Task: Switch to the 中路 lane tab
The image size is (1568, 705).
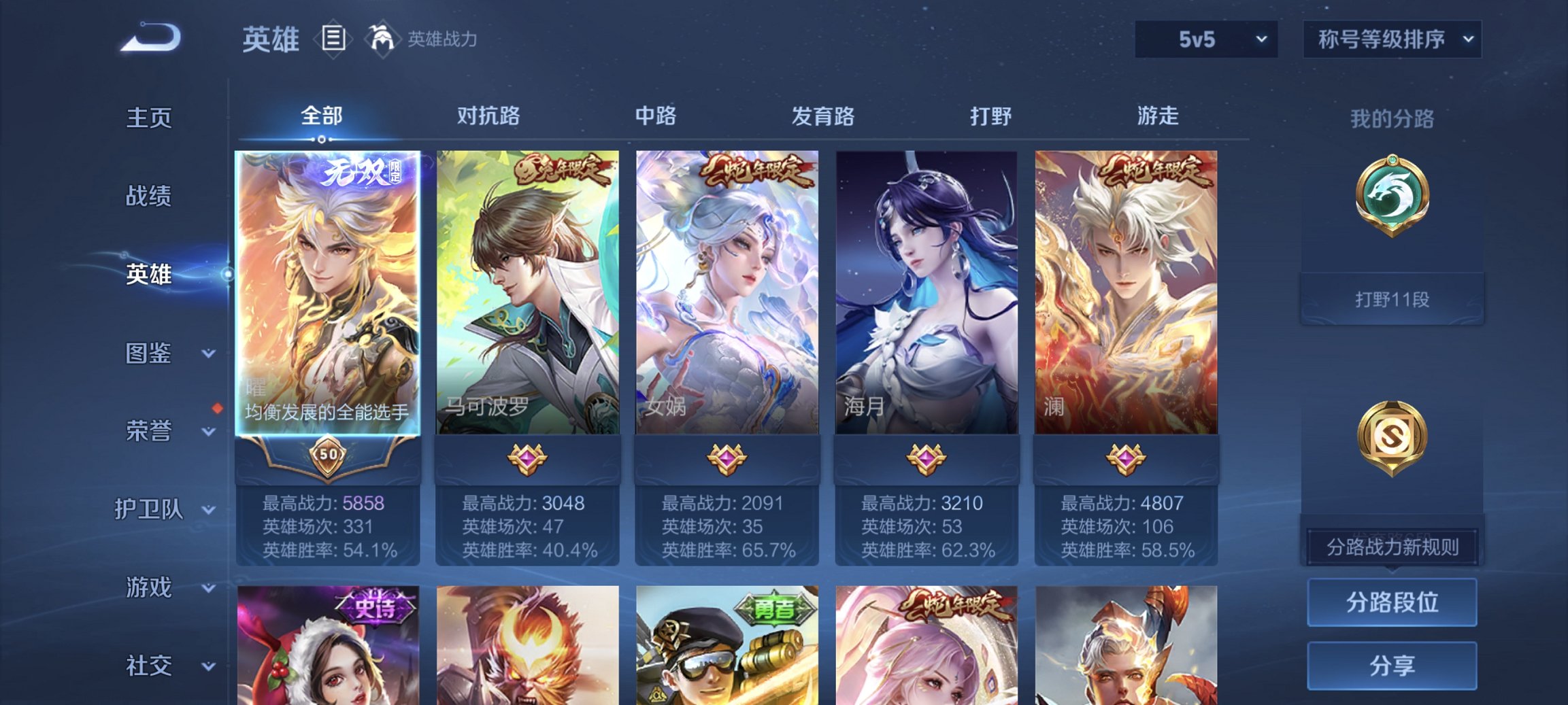Action: 654,117
